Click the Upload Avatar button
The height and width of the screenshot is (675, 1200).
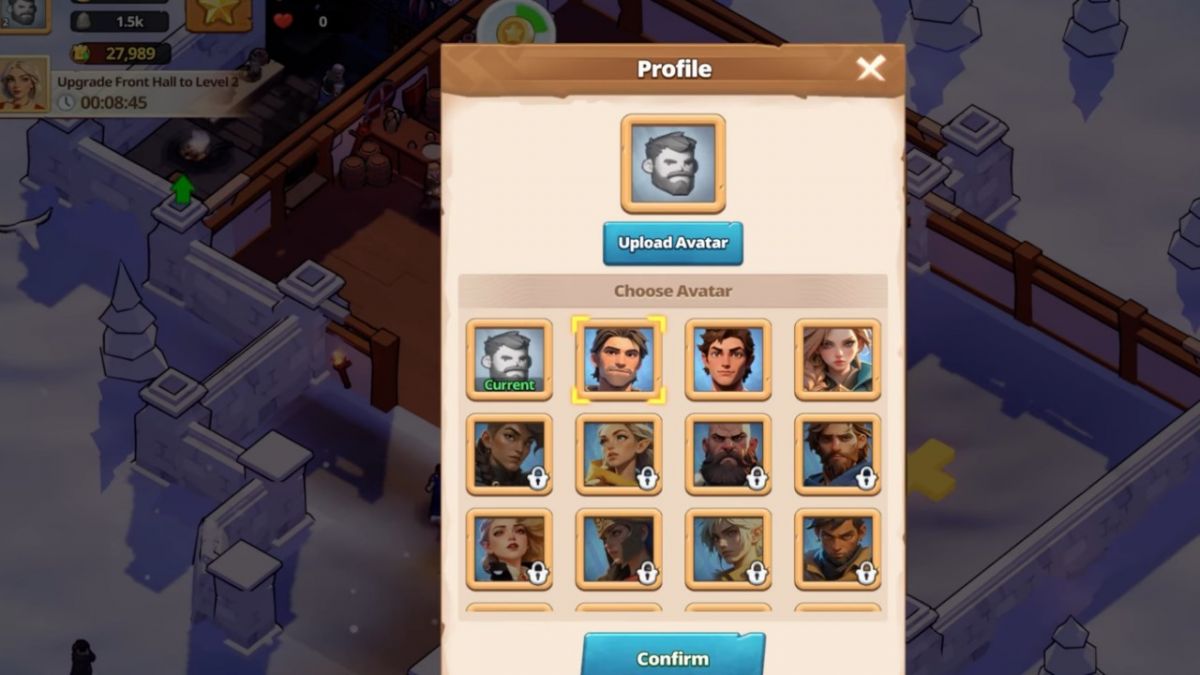tap(673, 243)
